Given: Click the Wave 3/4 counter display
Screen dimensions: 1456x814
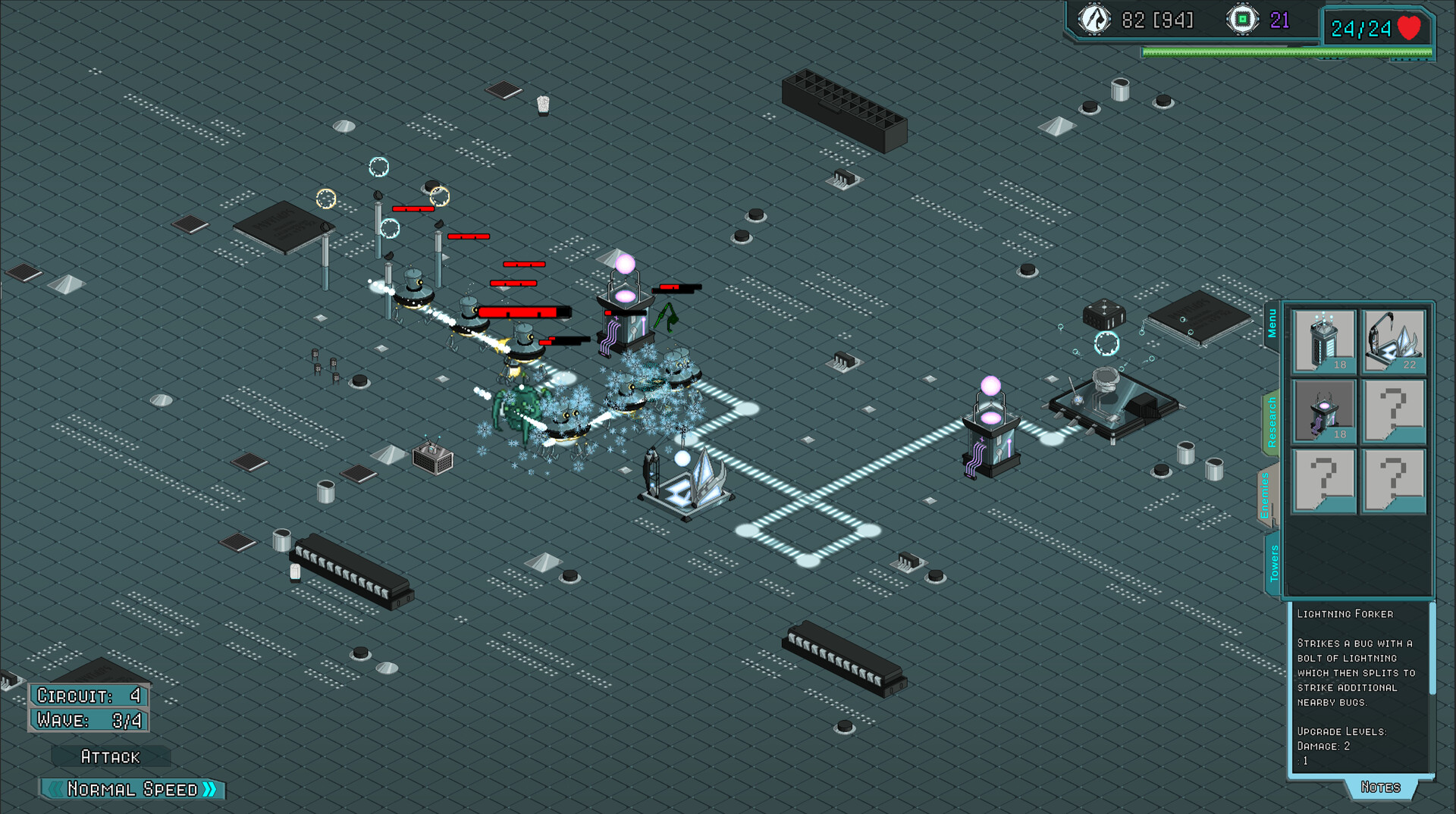Looking at the screenshot, I should tap(87, 720).
